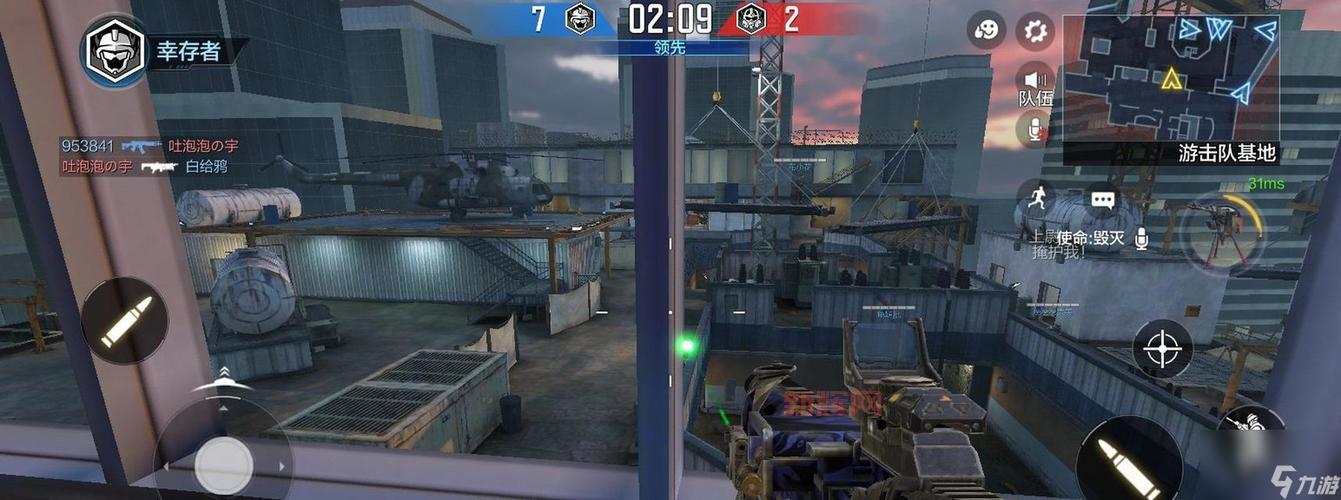Activate the crosshair aim-down-sights button
The height and width of the screenshot is (500, 1341).
click(1162, 349)
